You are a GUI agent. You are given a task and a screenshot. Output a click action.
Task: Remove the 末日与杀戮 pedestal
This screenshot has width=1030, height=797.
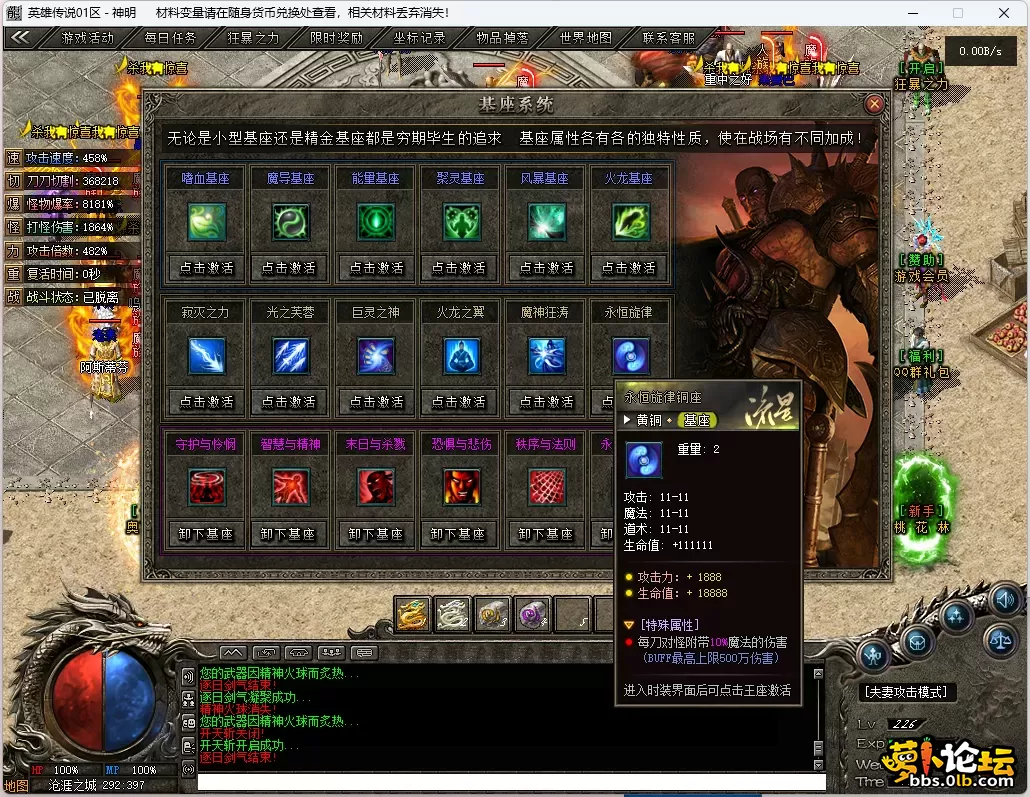click(376, 534)
